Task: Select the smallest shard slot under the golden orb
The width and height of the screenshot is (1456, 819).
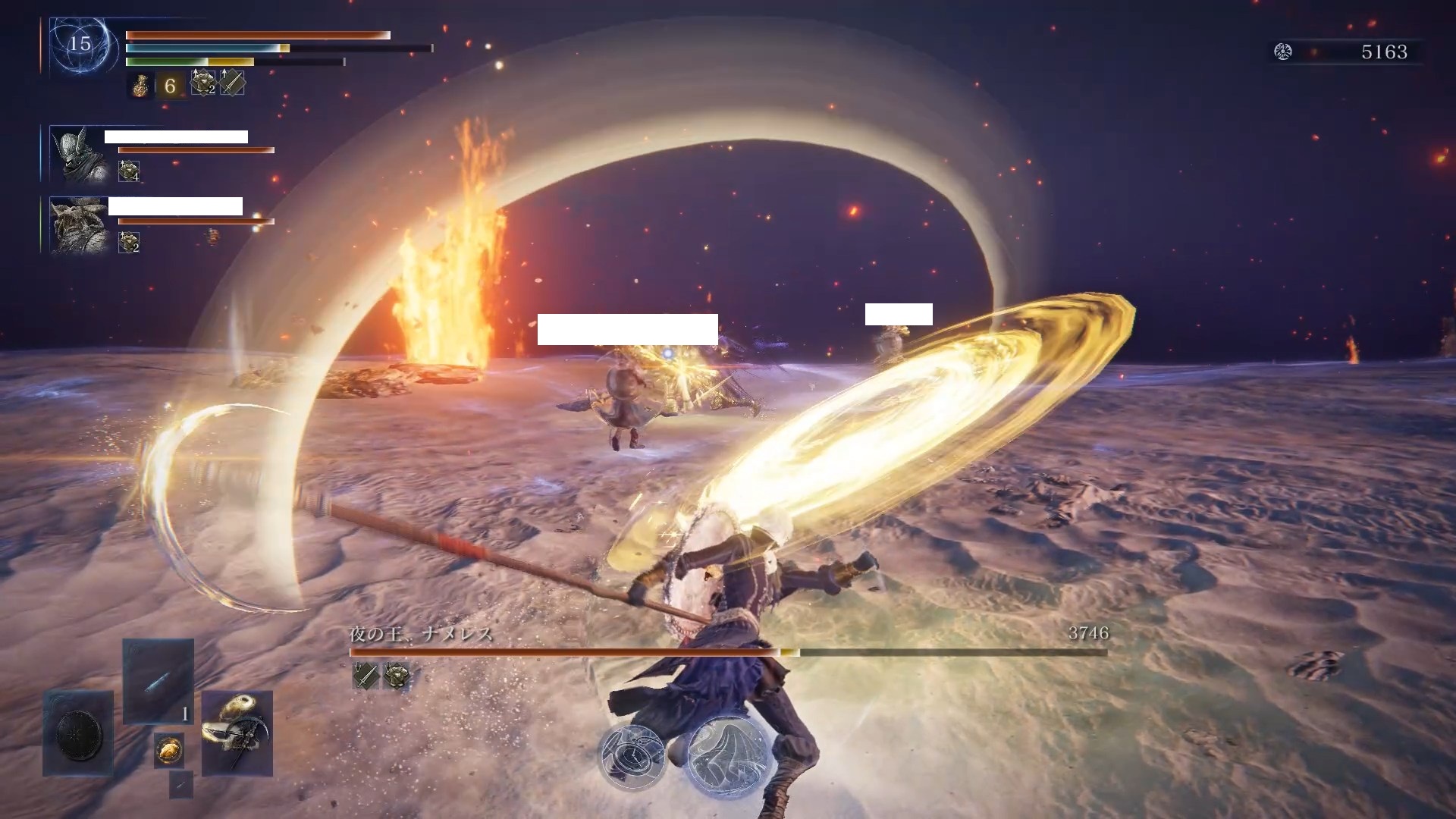Action: pyautogui.click(x=180, y=785)
